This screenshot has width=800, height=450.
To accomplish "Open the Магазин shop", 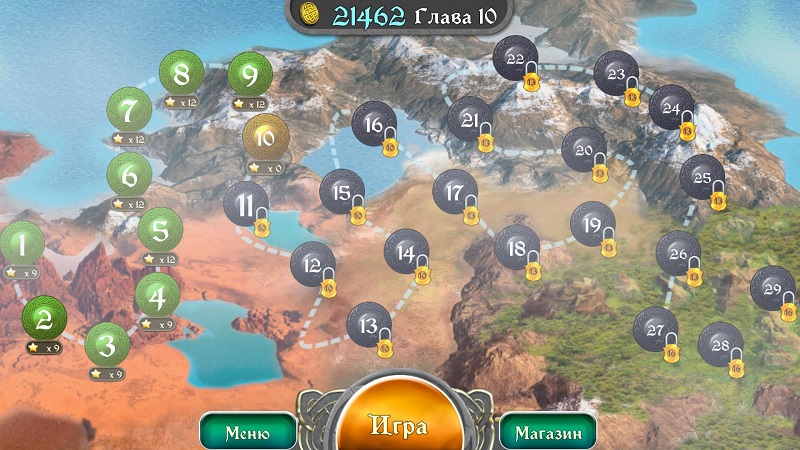I will [x=548, y=433].
